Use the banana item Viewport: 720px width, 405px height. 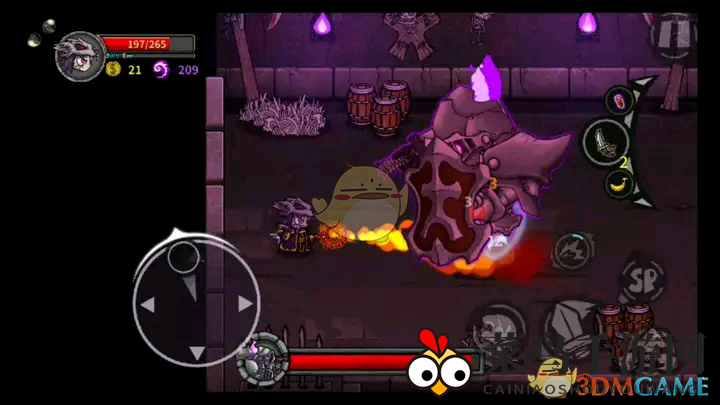[620, 183]
